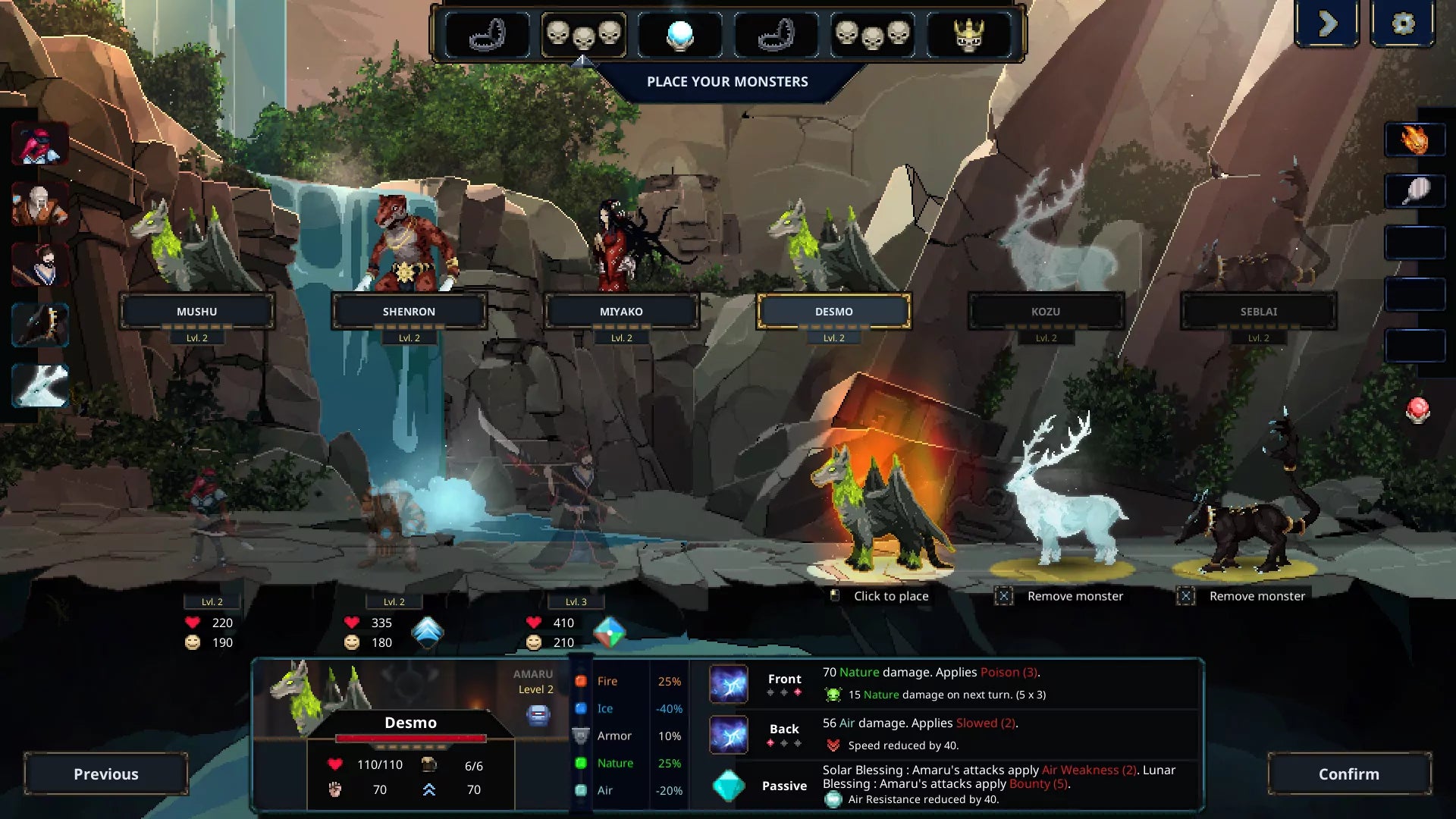The height and width of the screenshot is (819, 1456).
Task: Open the settings gear
Action: click(x=1404, y=22)
